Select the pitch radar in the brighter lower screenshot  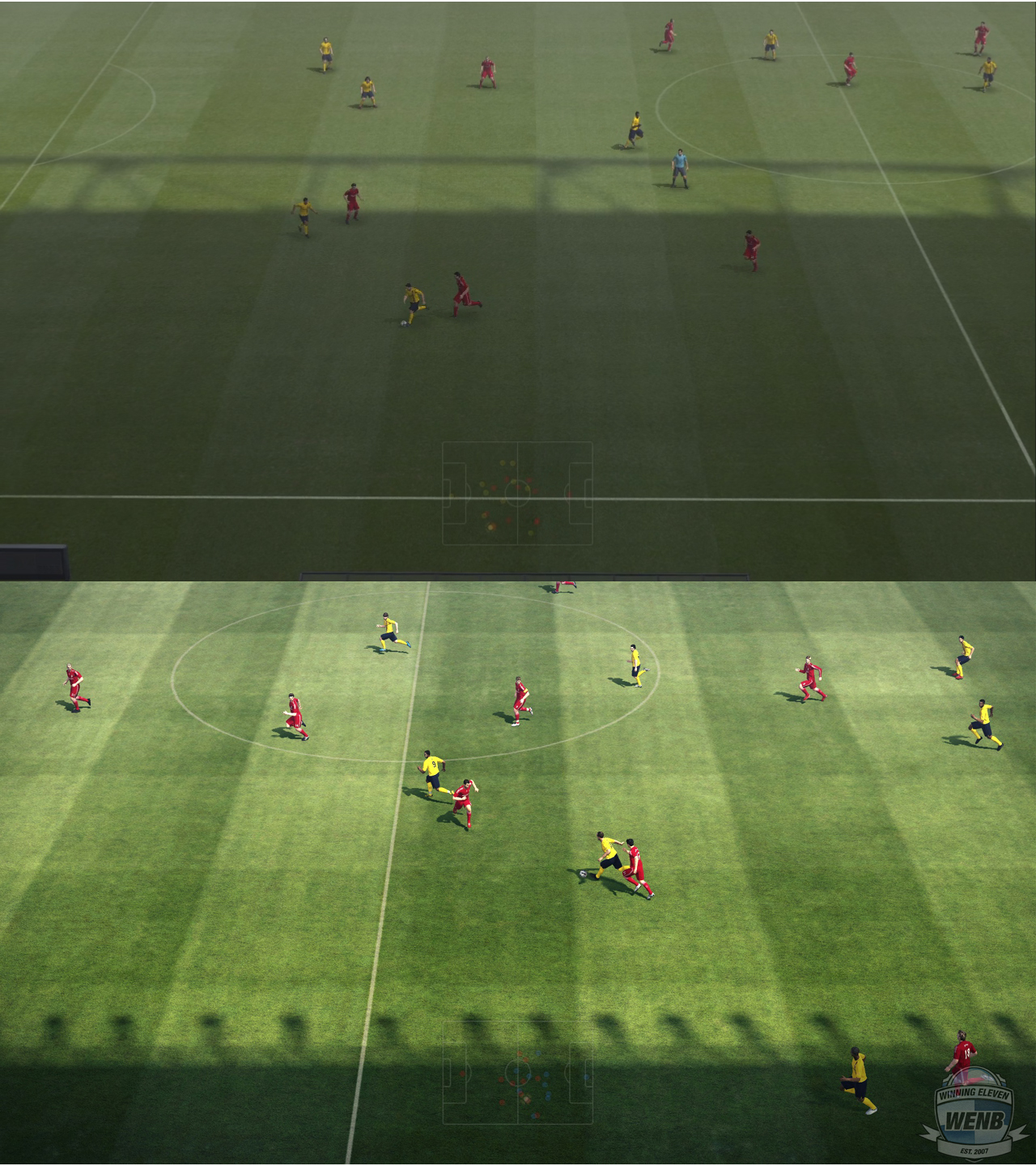click(517, 1073)
